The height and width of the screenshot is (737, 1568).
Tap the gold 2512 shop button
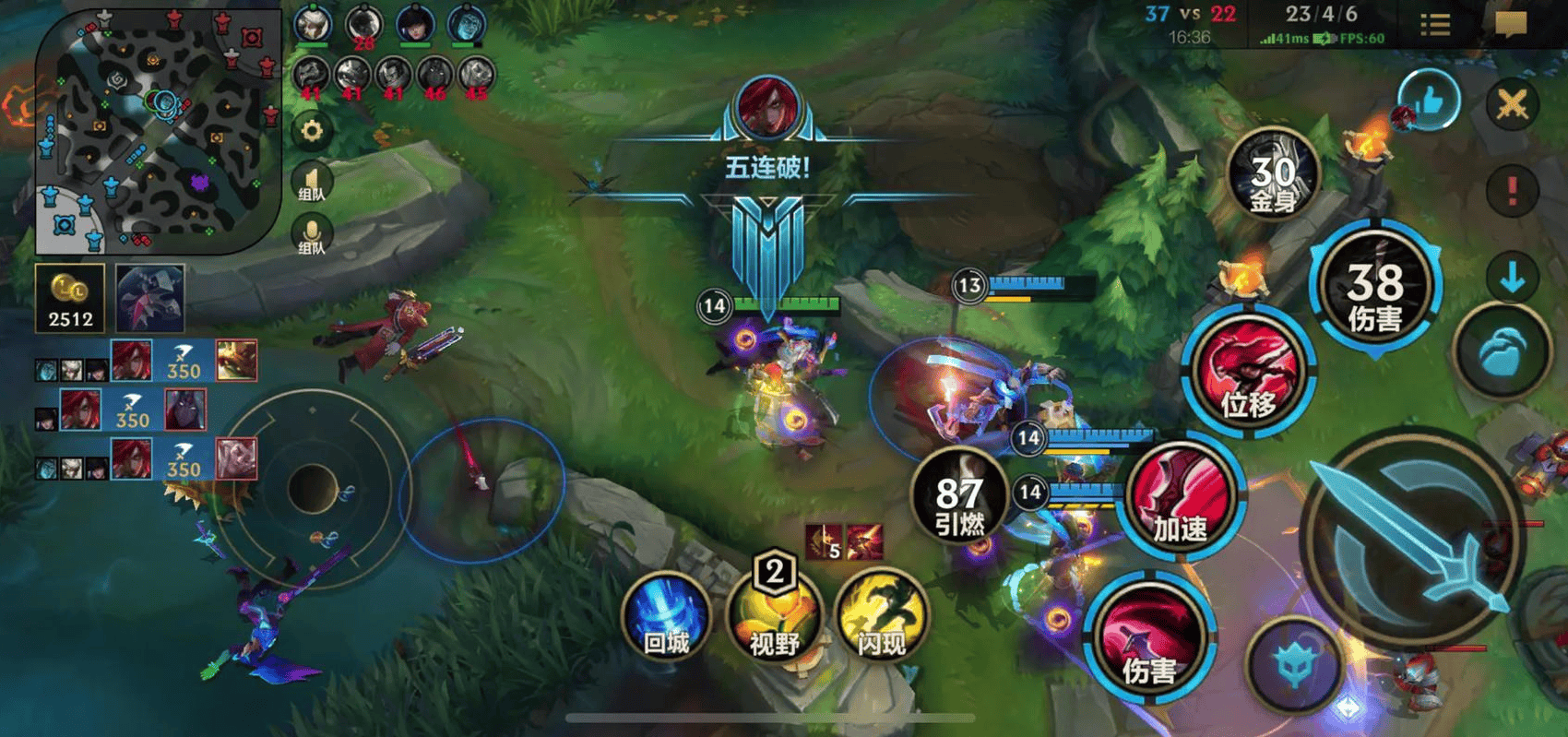pyautogui.click(x=70, y=298)
